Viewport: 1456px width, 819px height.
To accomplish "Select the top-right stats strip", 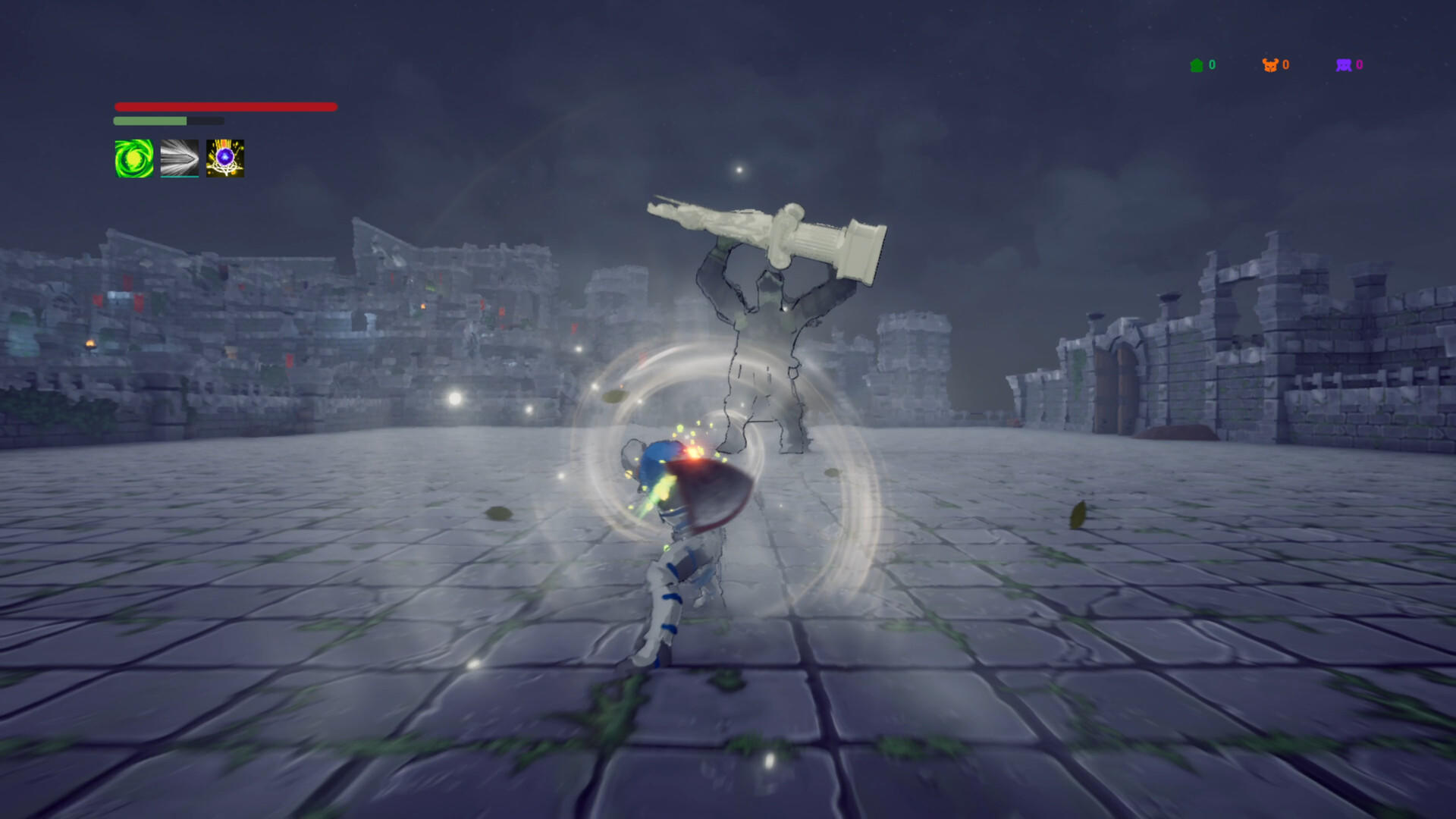I will pyautogui.click(x=1278, y=65).
